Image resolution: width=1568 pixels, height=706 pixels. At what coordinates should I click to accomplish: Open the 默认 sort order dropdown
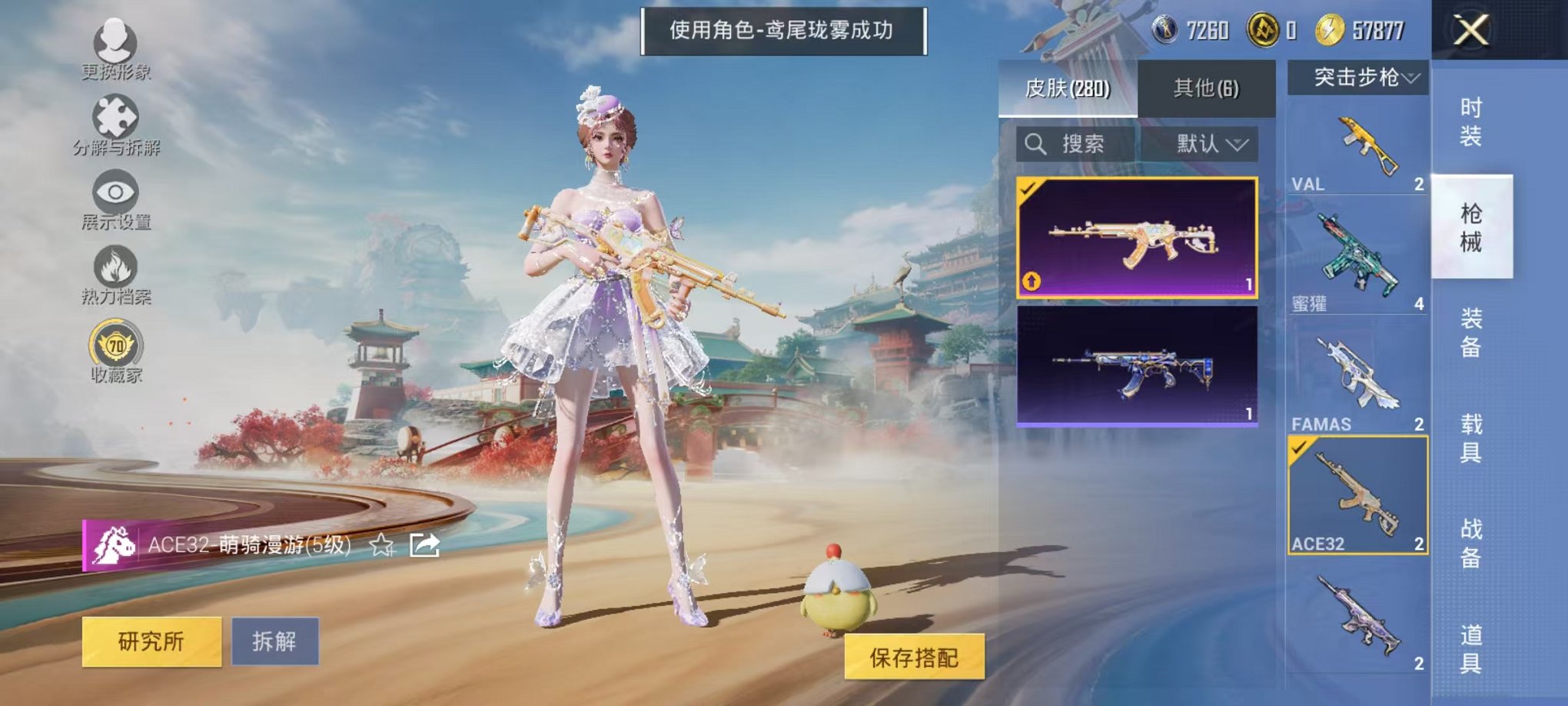pos(1207,145)
